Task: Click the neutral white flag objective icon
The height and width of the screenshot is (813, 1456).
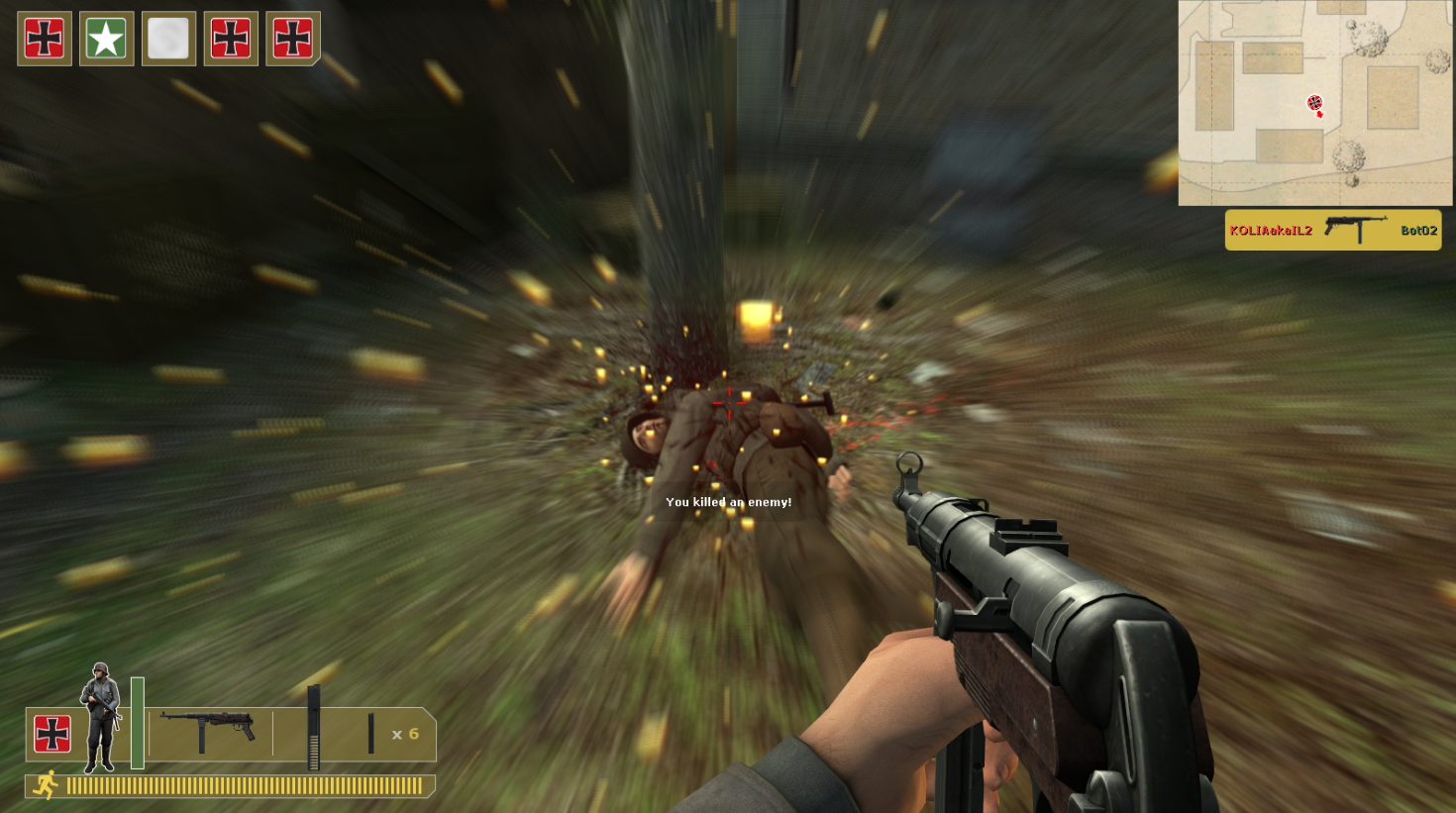Action: (168, 39)
